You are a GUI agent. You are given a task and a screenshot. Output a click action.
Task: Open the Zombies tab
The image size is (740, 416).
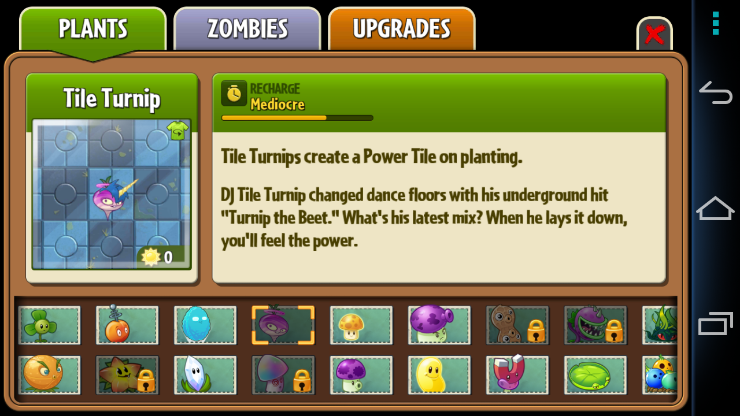[x=247, y=28]
